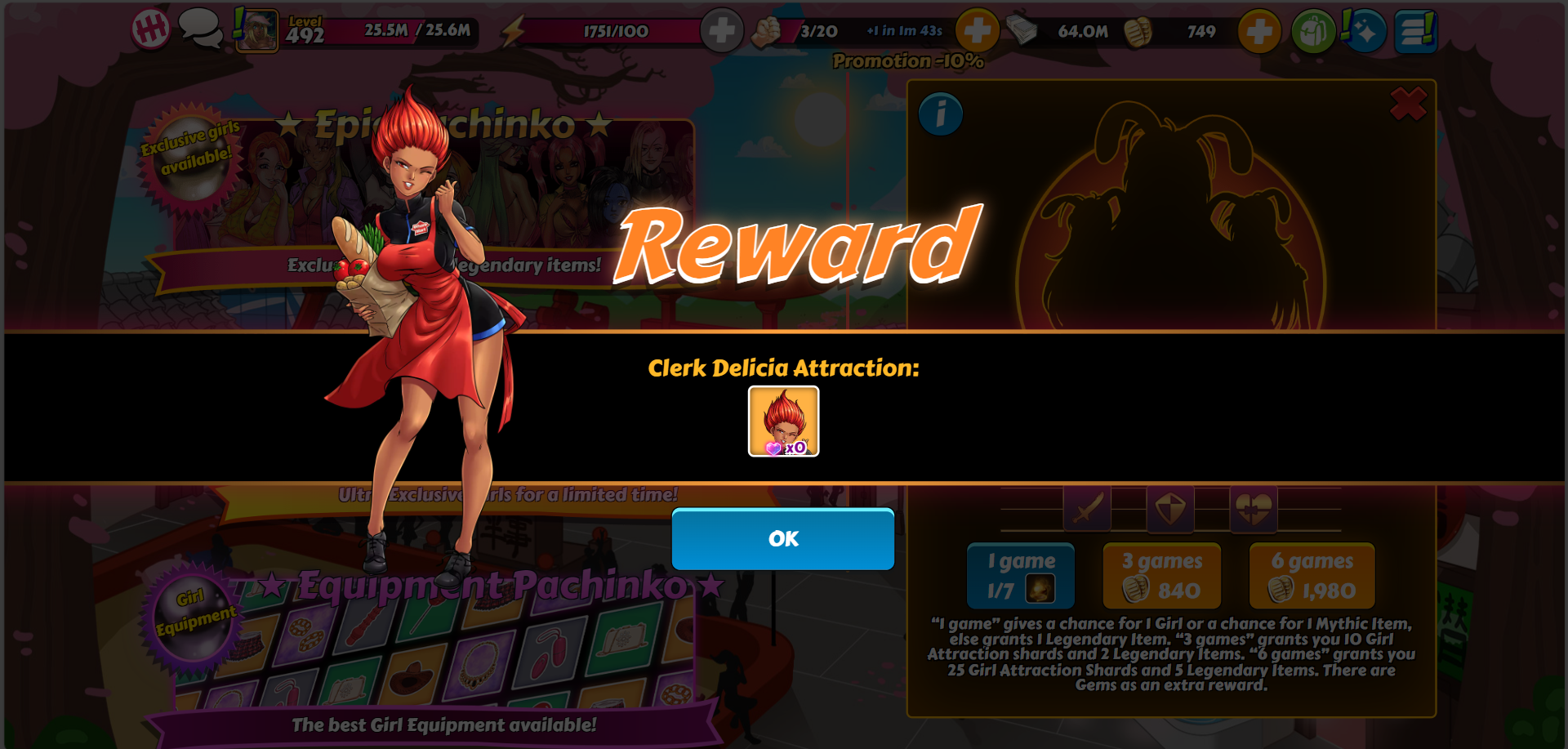Open the blue info button
Image resolution: width=1568 pixels, height=749 pixels.
[940, 114]
